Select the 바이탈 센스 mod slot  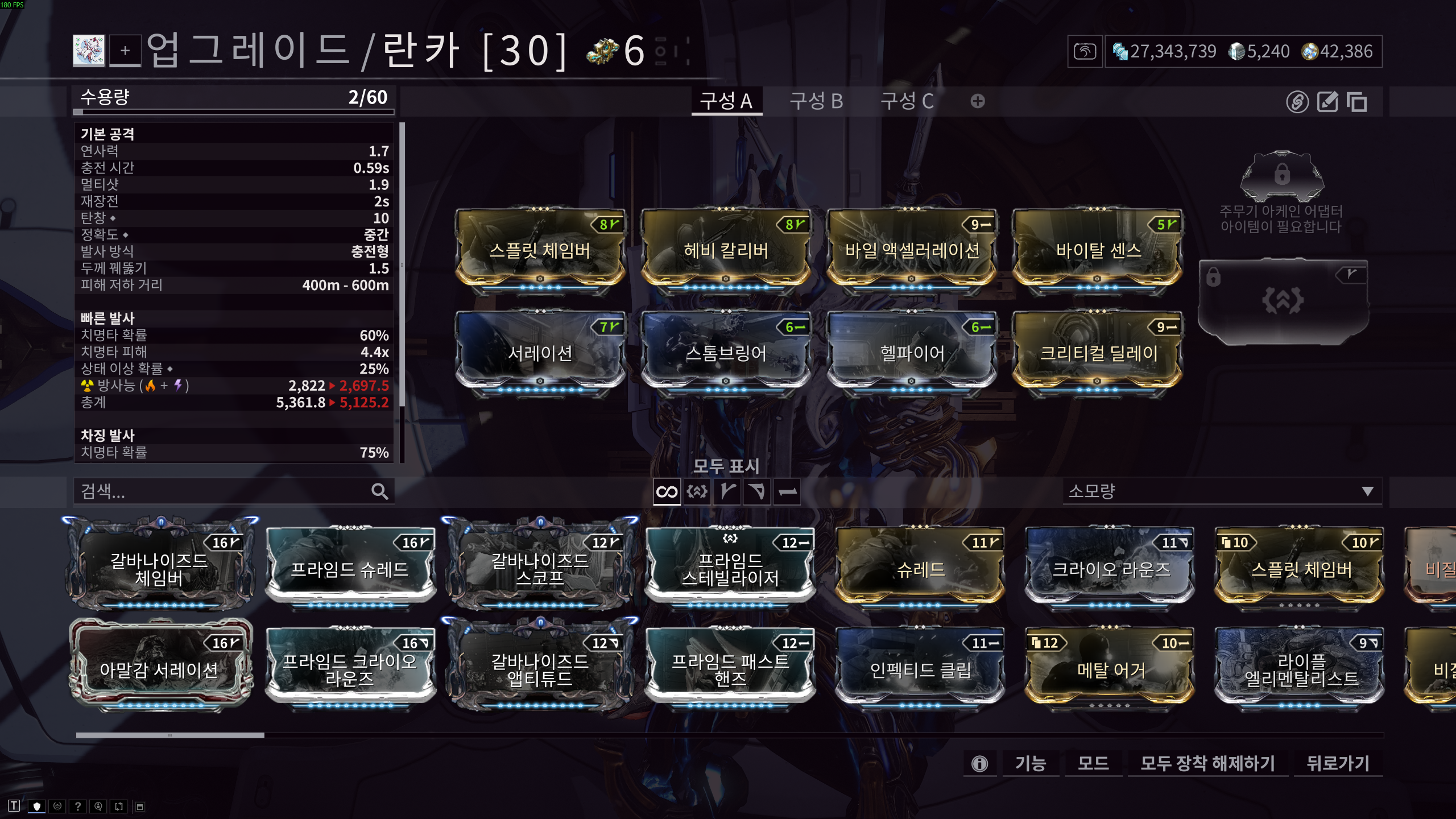(1098, 250)
